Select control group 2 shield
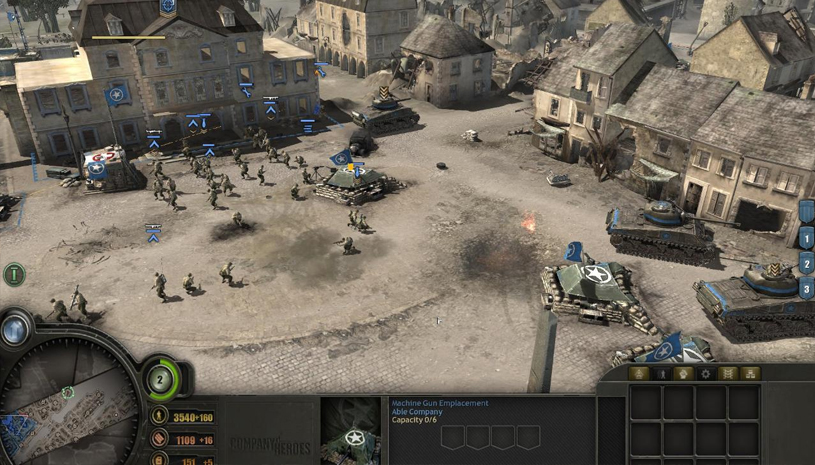This screenshot has width=815, height=465. [807, 265]
